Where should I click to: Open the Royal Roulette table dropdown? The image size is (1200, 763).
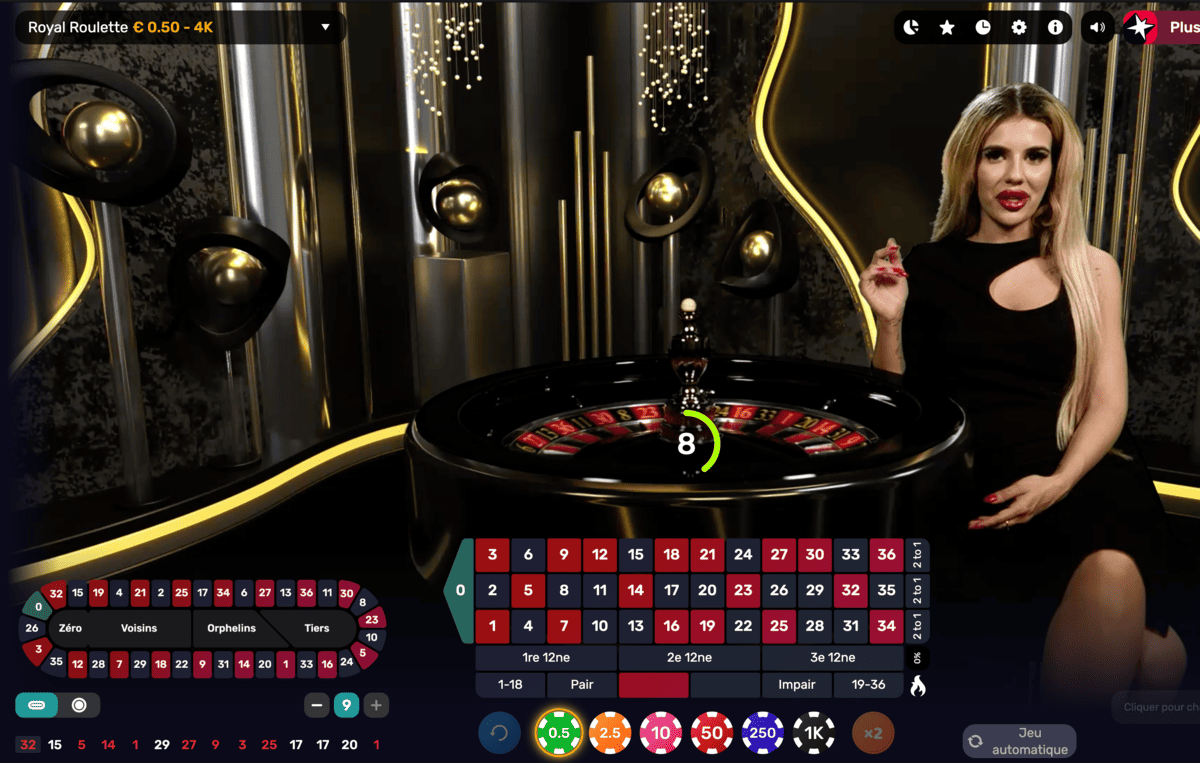coord(324,28)
